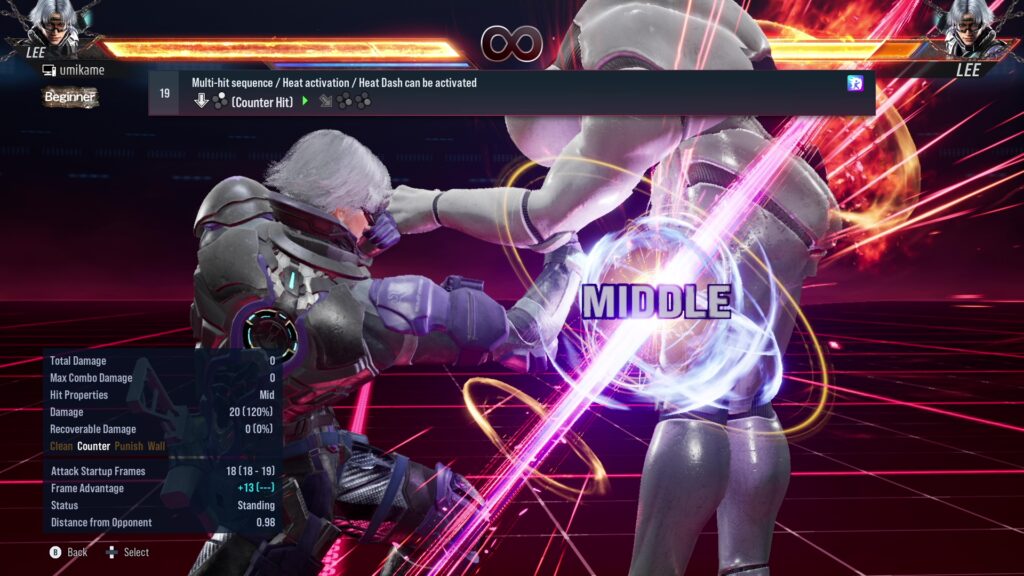The height and width of the screenshot is (576, 1024).
Task: Click the right Lee character portrait
Action: (971, 27)
